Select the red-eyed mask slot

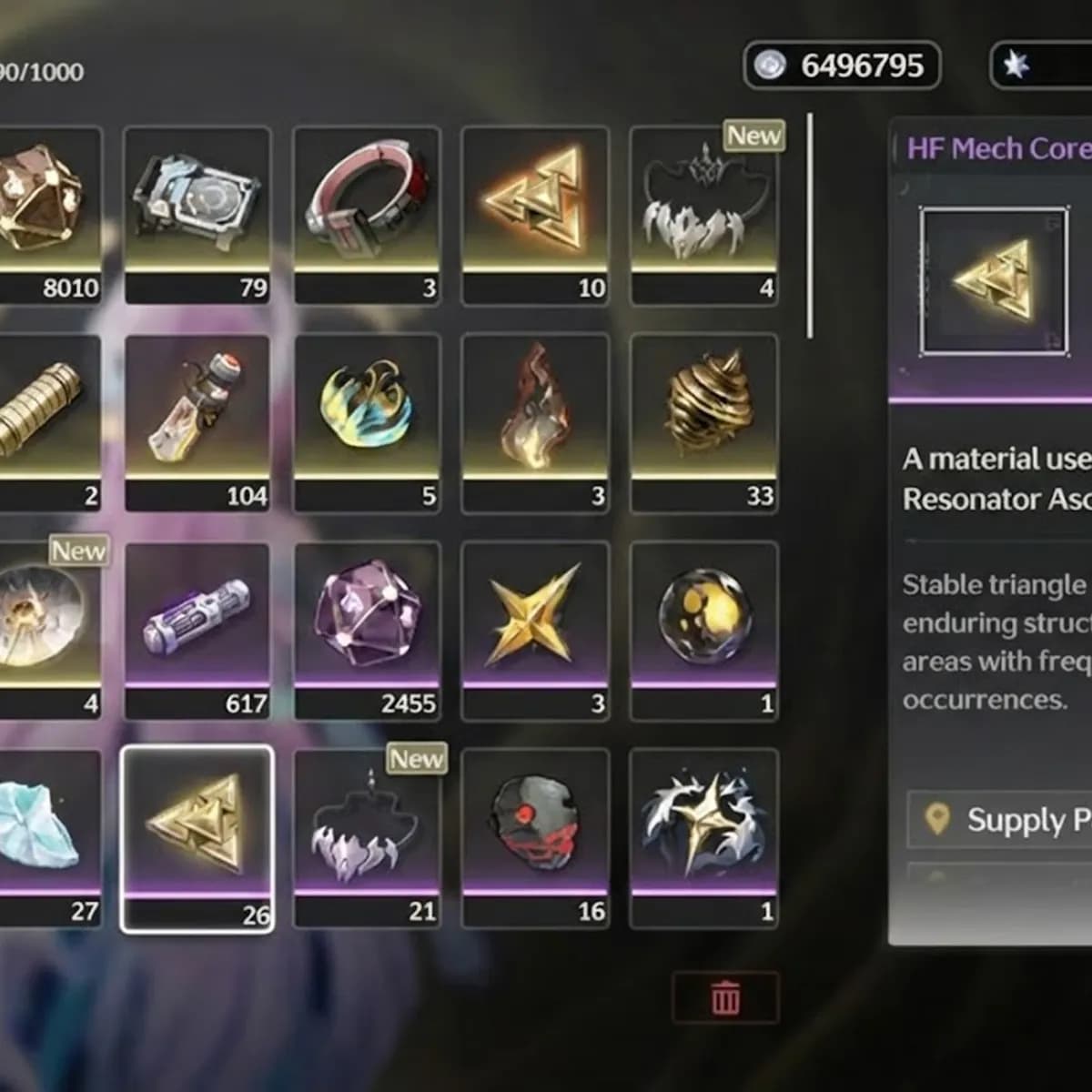[x=535, y=837]
